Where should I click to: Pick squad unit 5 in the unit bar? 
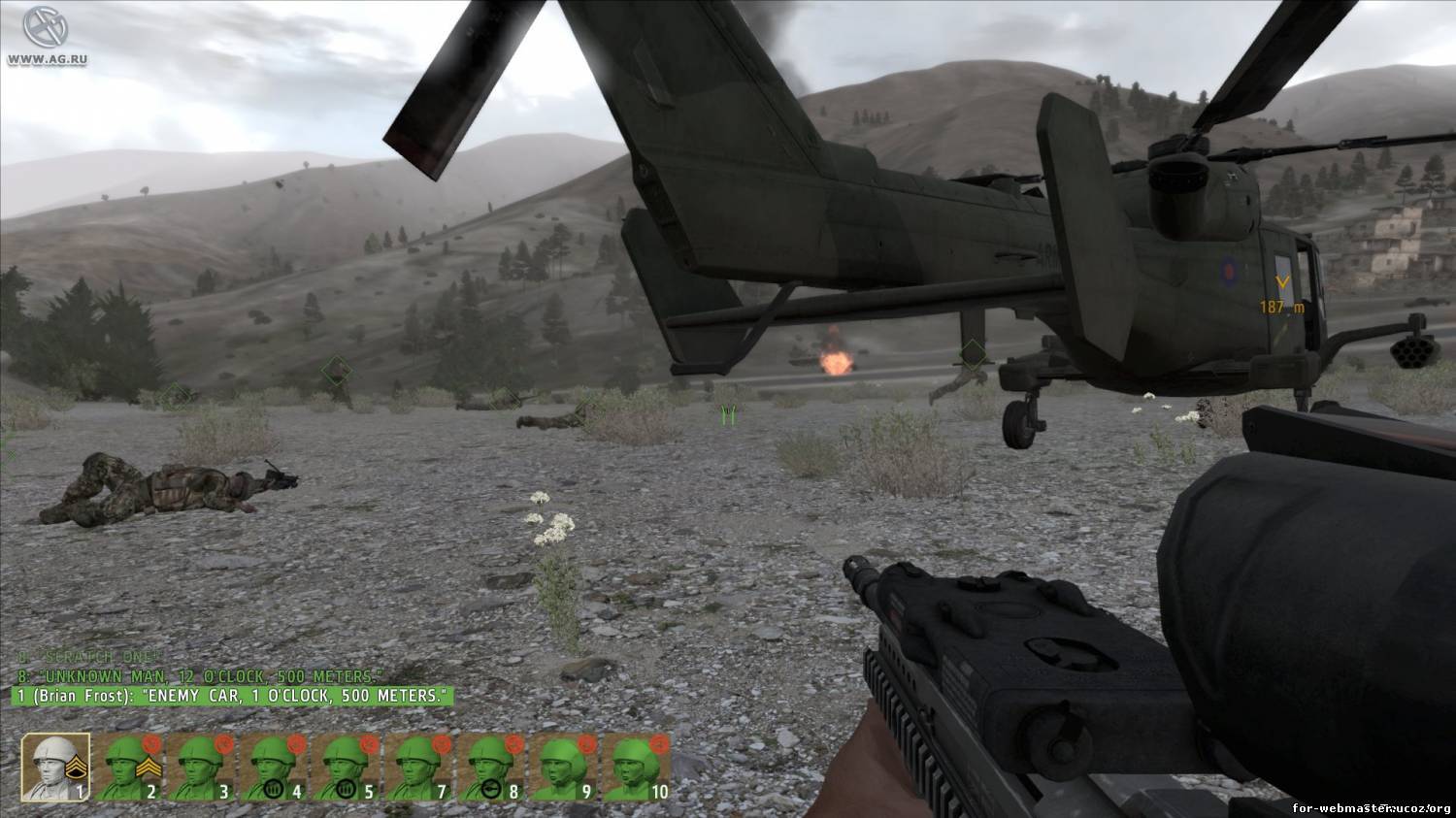(347, 767)
